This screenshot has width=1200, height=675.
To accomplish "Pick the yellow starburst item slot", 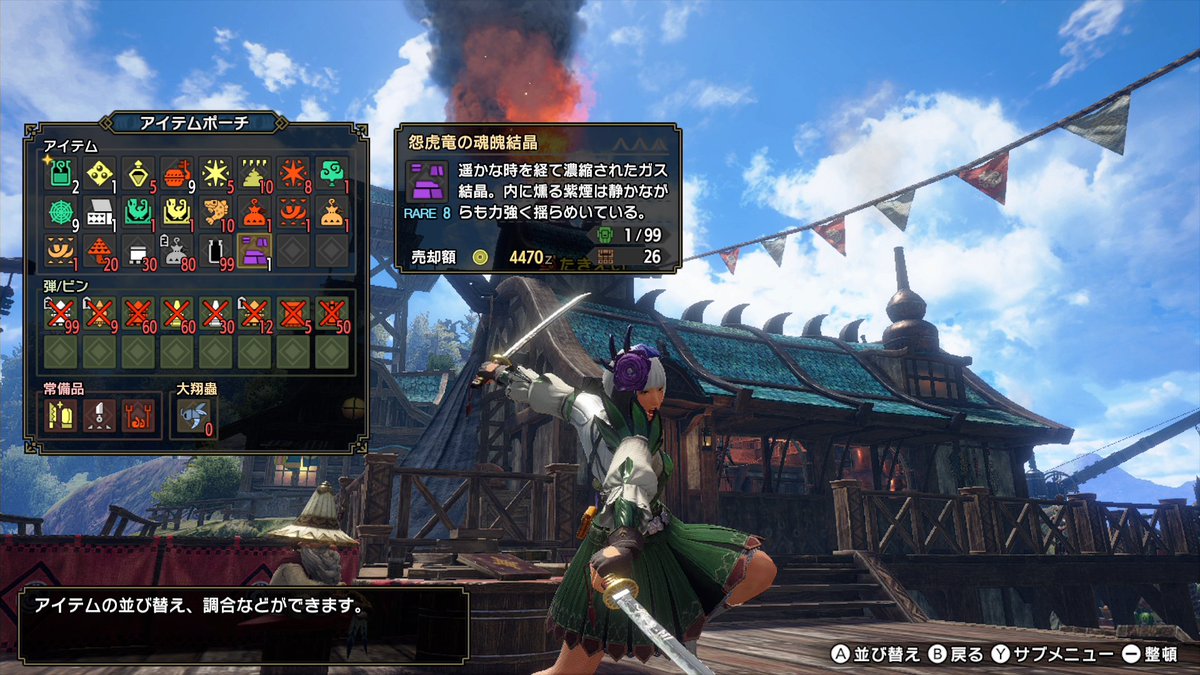I will 216,172.
